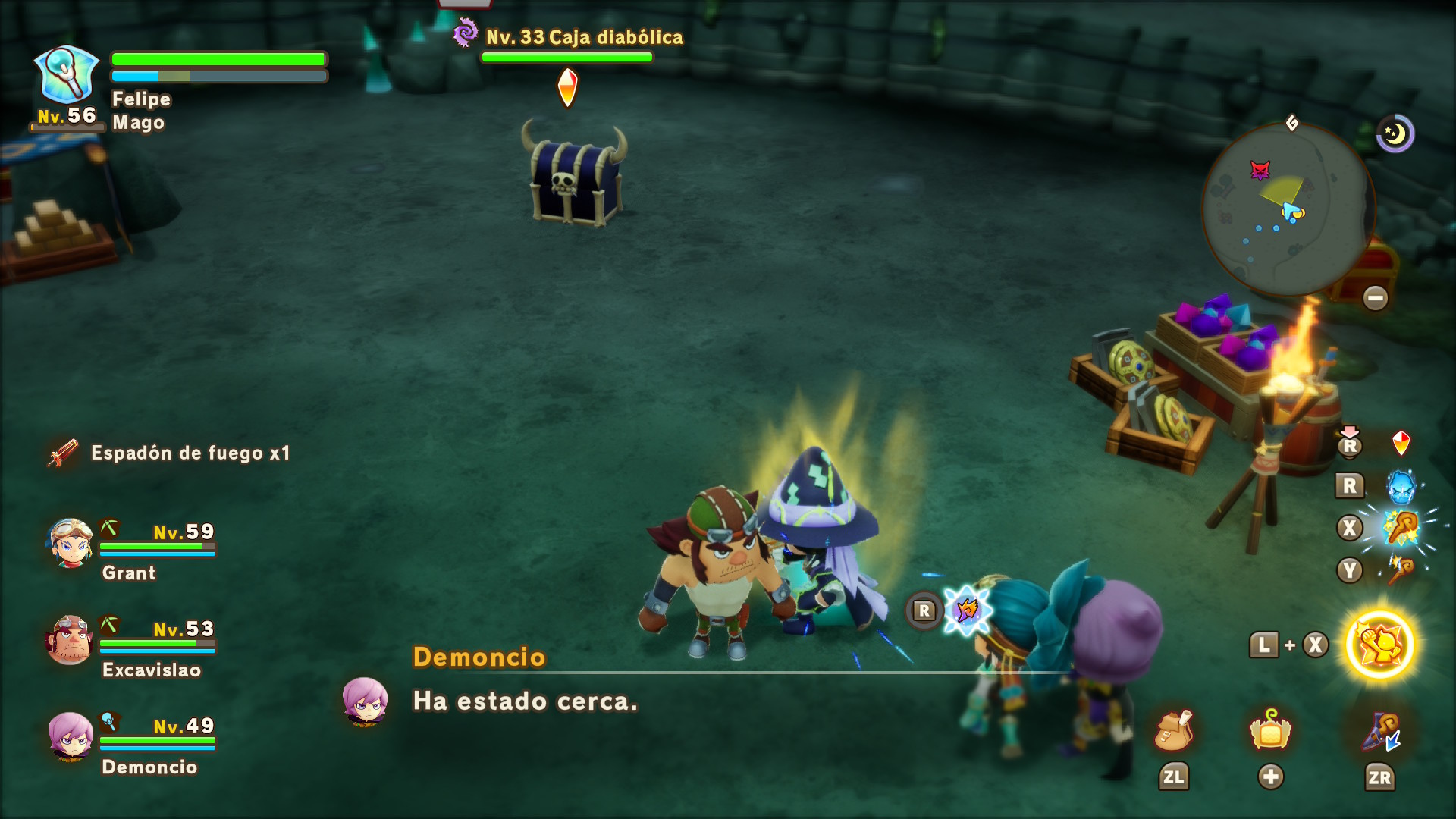The height and width of the screenshot is (819, 1456).
Task: Use the sparkling staff skill with stars
Action: 1401,529
